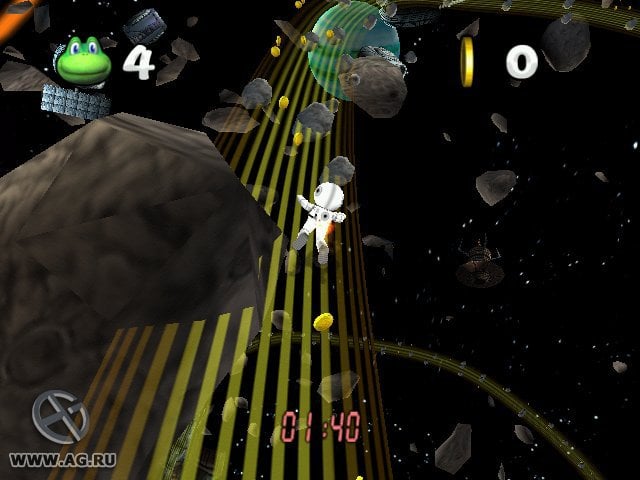Click the green frog lives icon
The height and width of the screenshot is (480, 640).
tap(84, 61)
